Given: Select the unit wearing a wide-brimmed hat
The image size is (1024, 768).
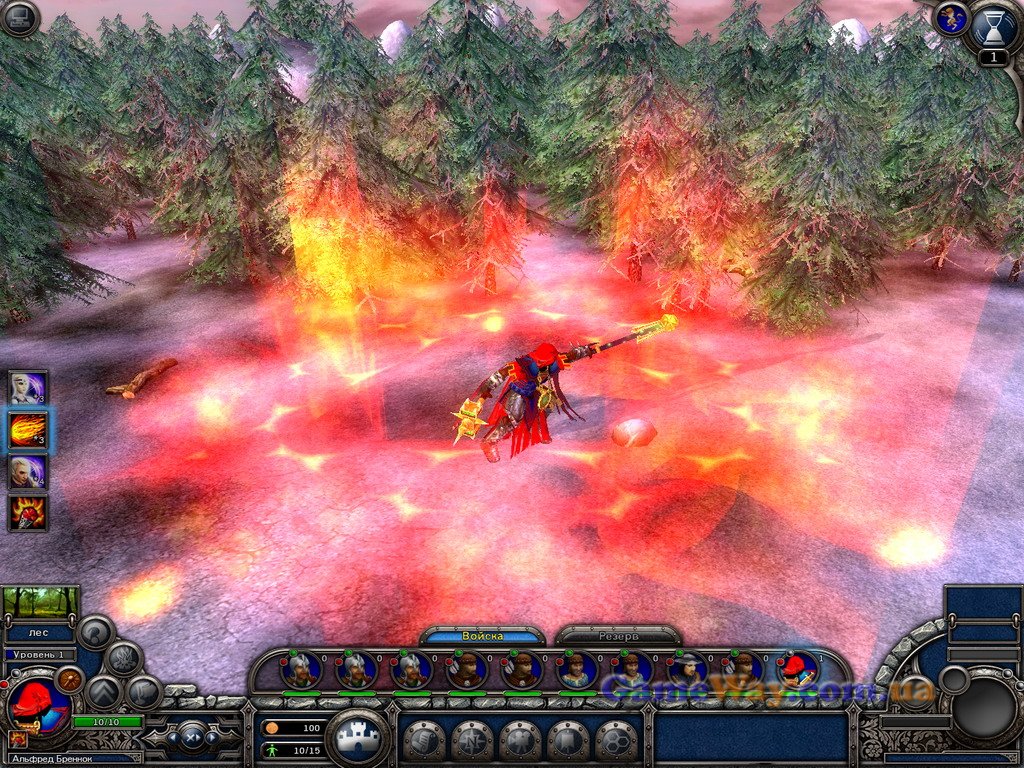Looking at the screenshot, I should [x=687, y=668].
